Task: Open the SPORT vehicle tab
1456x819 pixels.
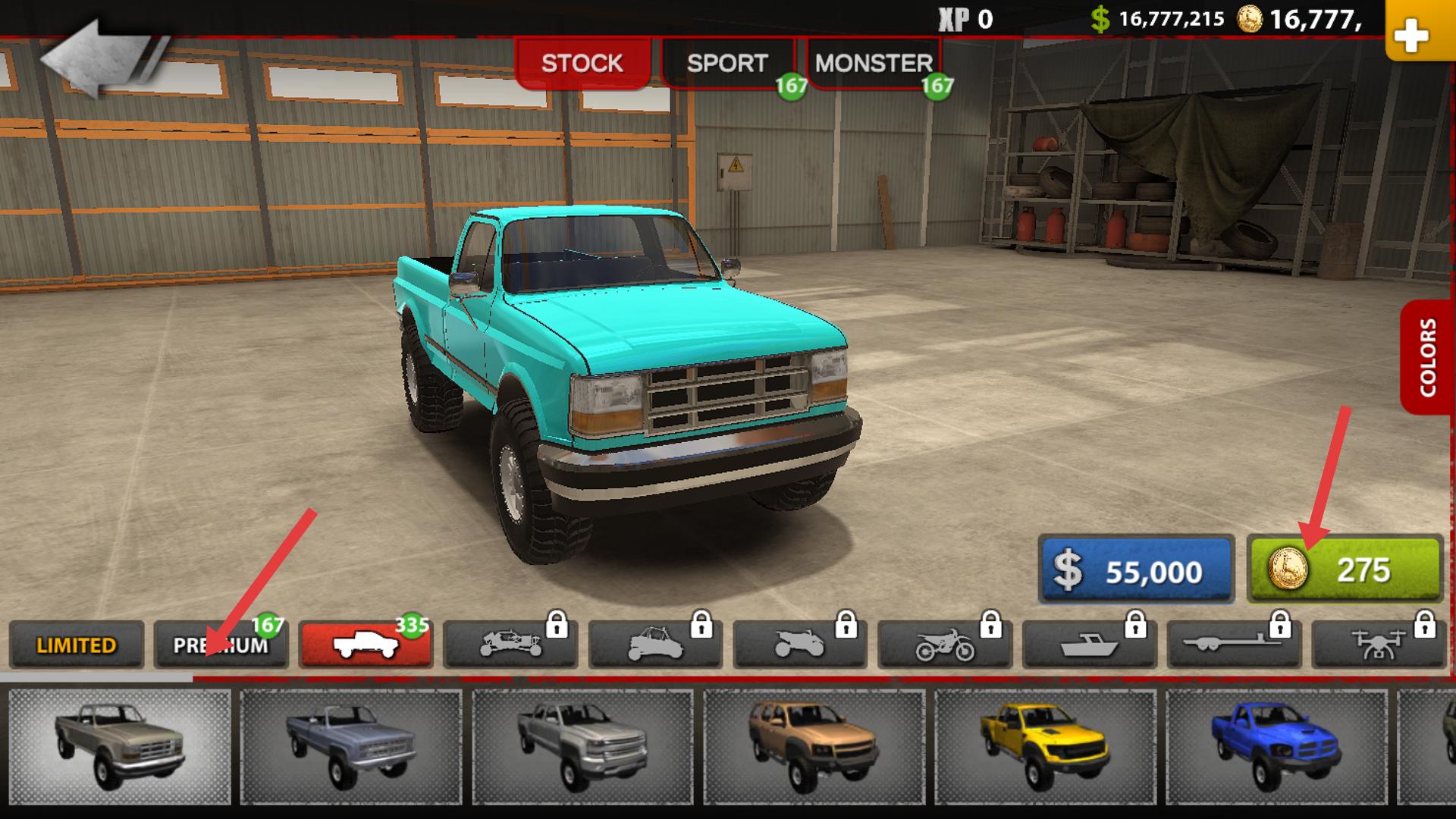Action: 727,63
